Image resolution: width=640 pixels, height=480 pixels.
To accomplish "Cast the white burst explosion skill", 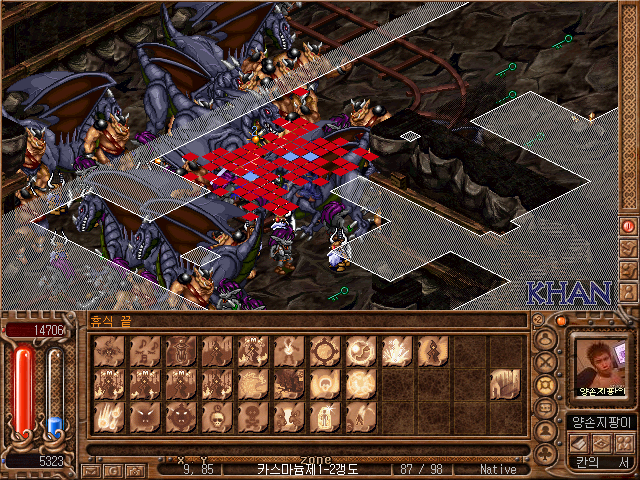I will click(397, 350).
